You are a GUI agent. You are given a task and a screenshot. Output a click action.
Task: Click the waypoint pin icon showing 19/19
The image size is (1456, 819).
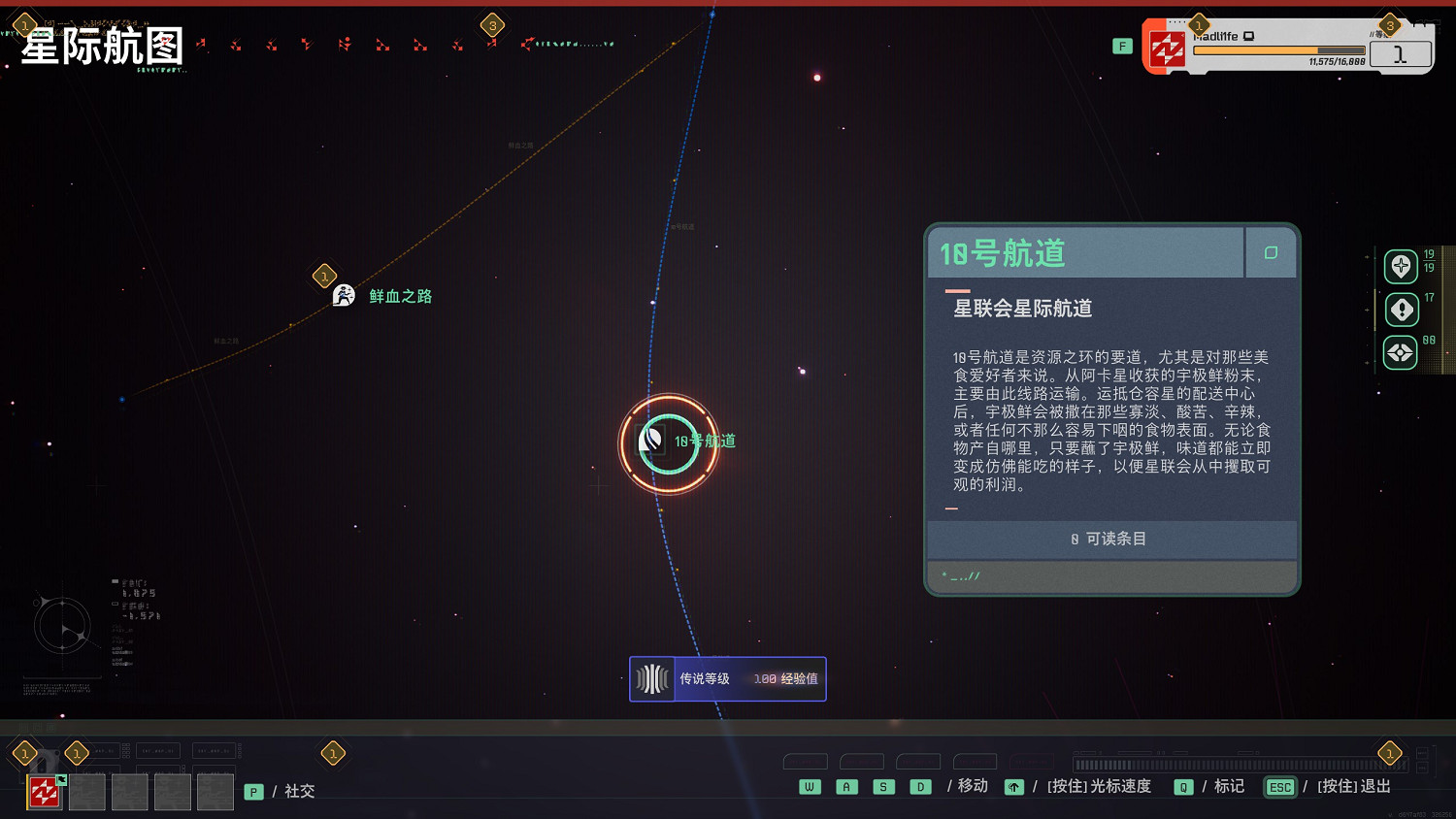click(x=1401, y=266)
